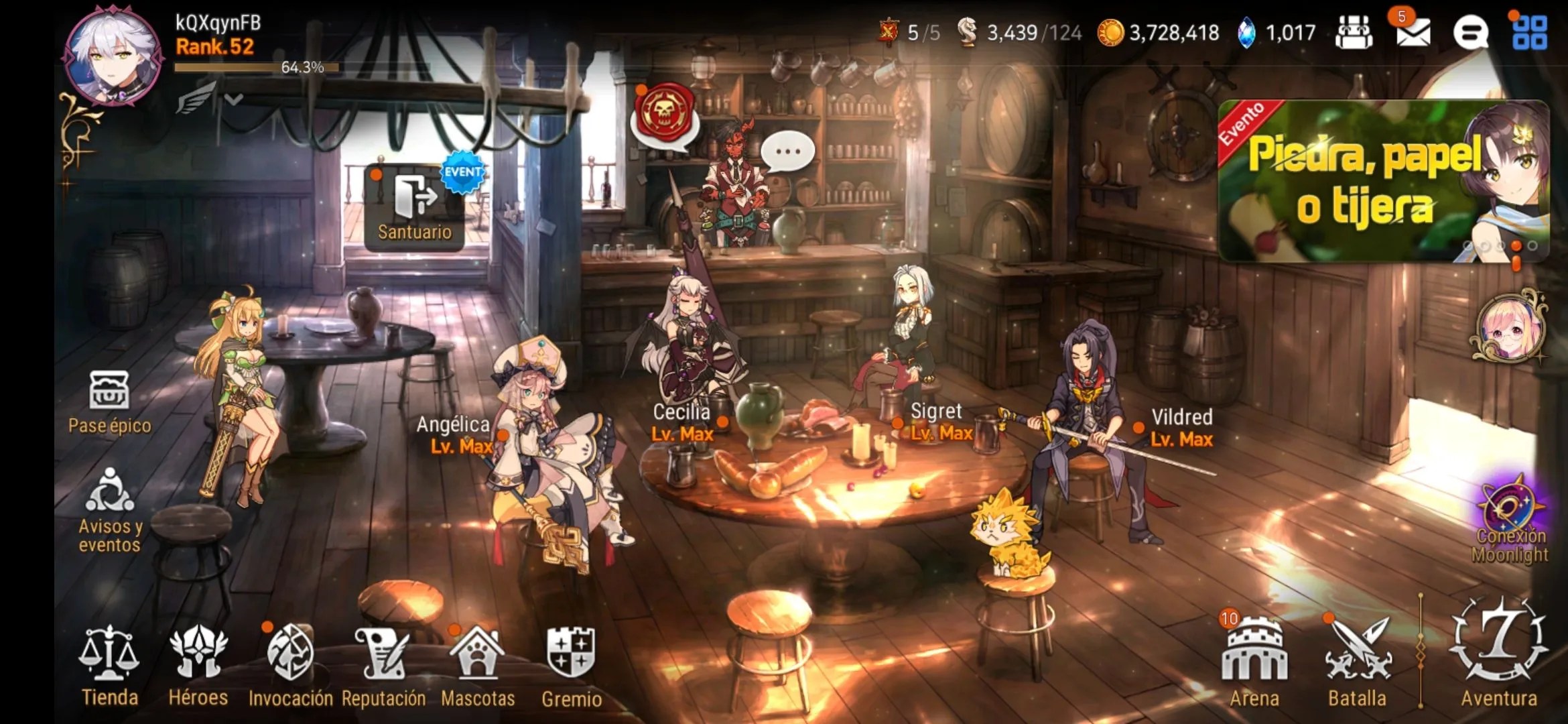Open the Piedra, papel o tijera event banner
Screen dimensions: 1568x724
1383,181
